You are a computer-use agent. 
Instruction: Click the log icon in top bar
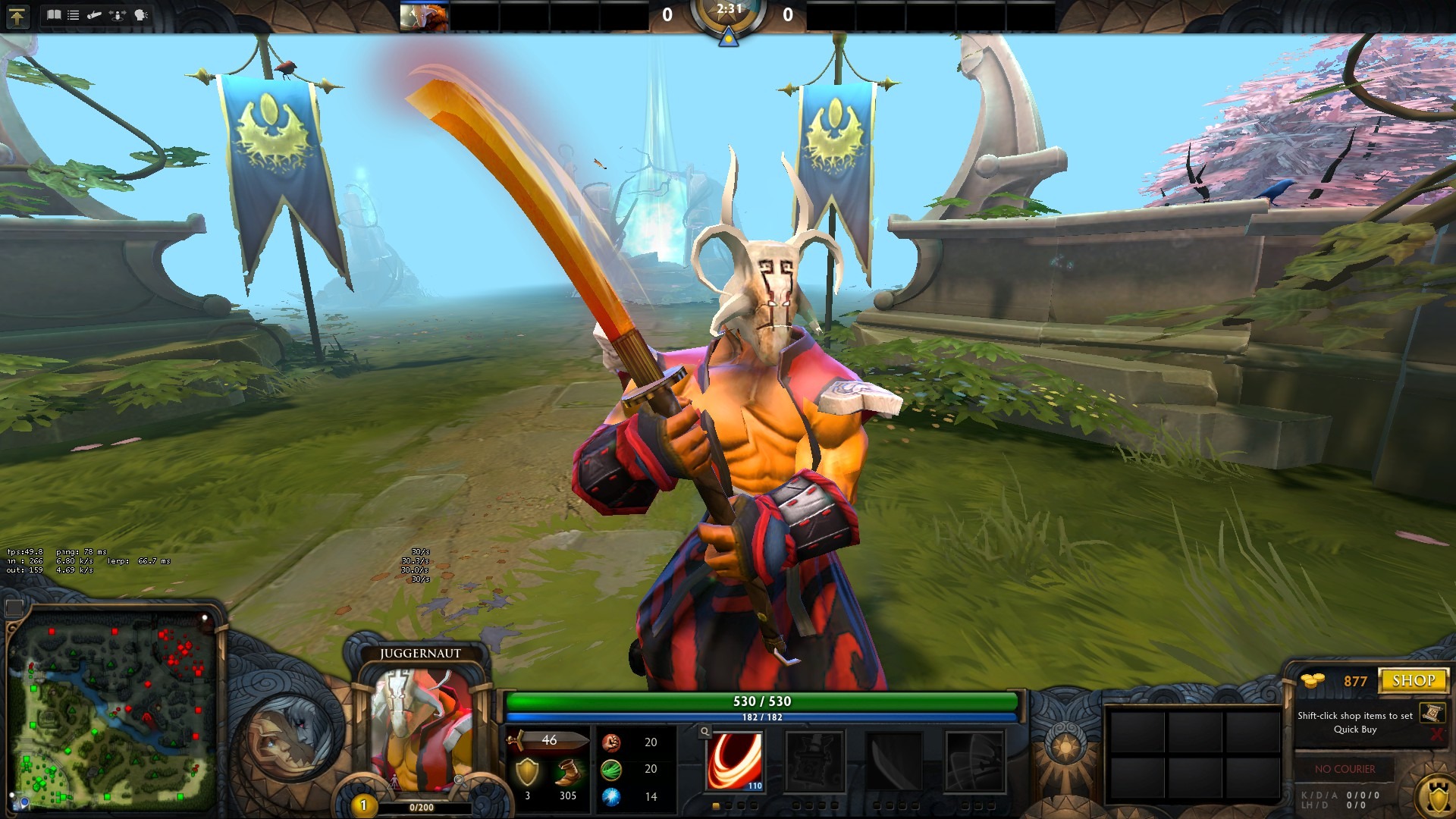[95, 15]
